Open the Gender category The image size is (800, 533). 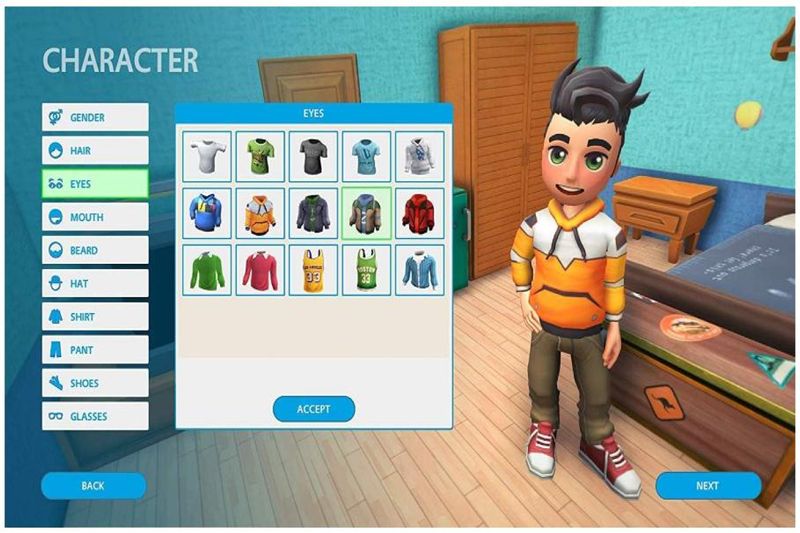[x=95, y=117]
